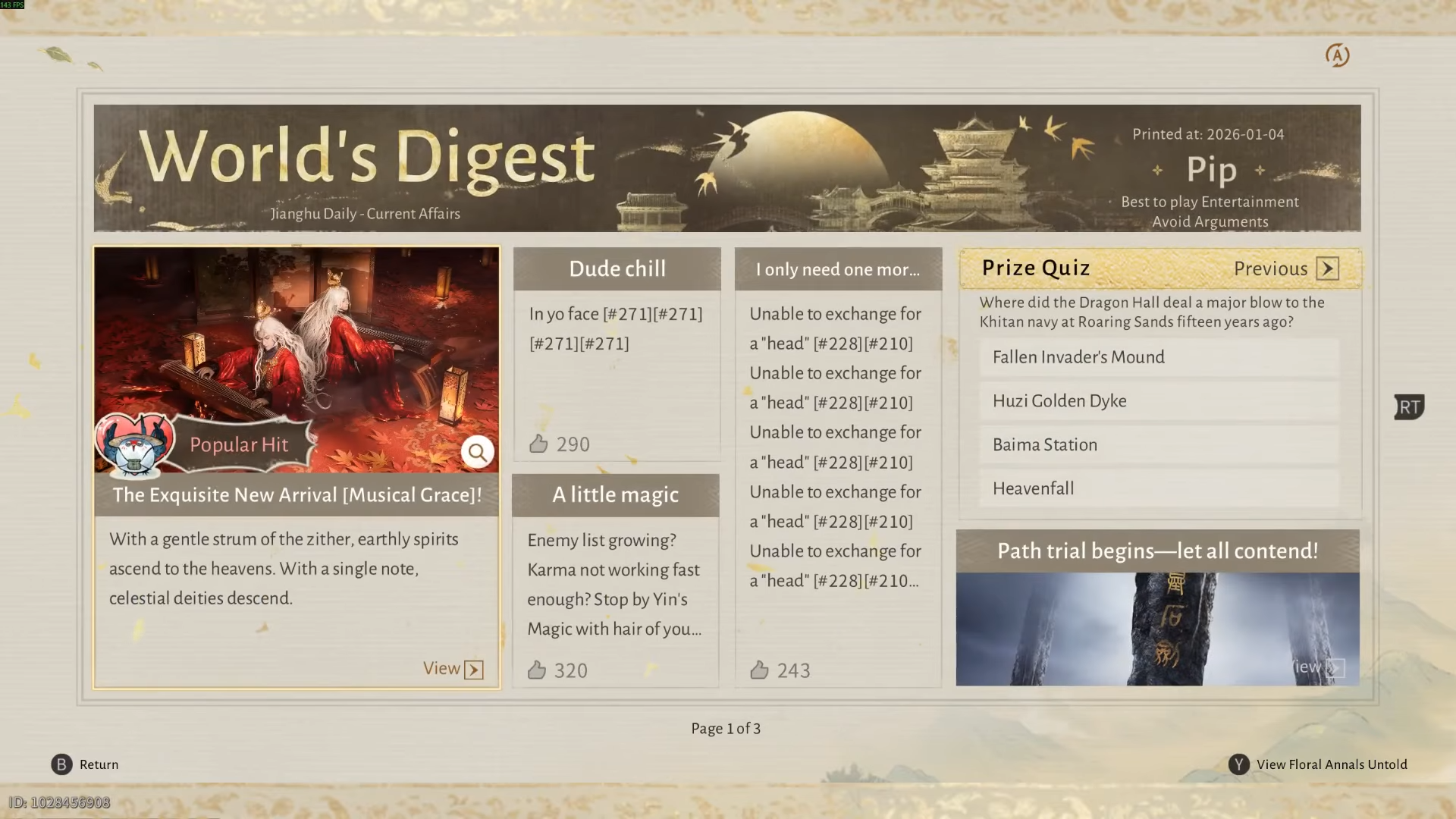
Task: Click the Path trial stone pillar thumbnail
Action: [1158, 622]
